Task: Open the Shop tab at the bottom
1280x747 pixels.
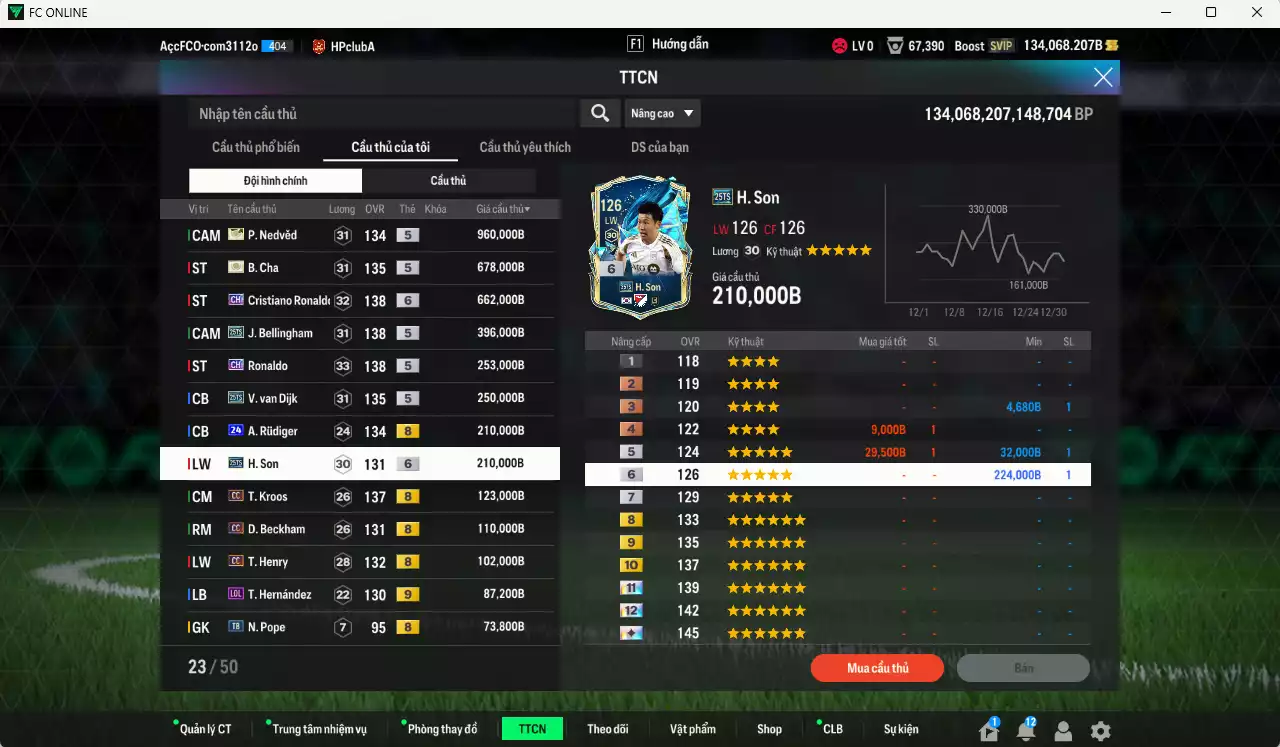Action: (x=769, y=728)
